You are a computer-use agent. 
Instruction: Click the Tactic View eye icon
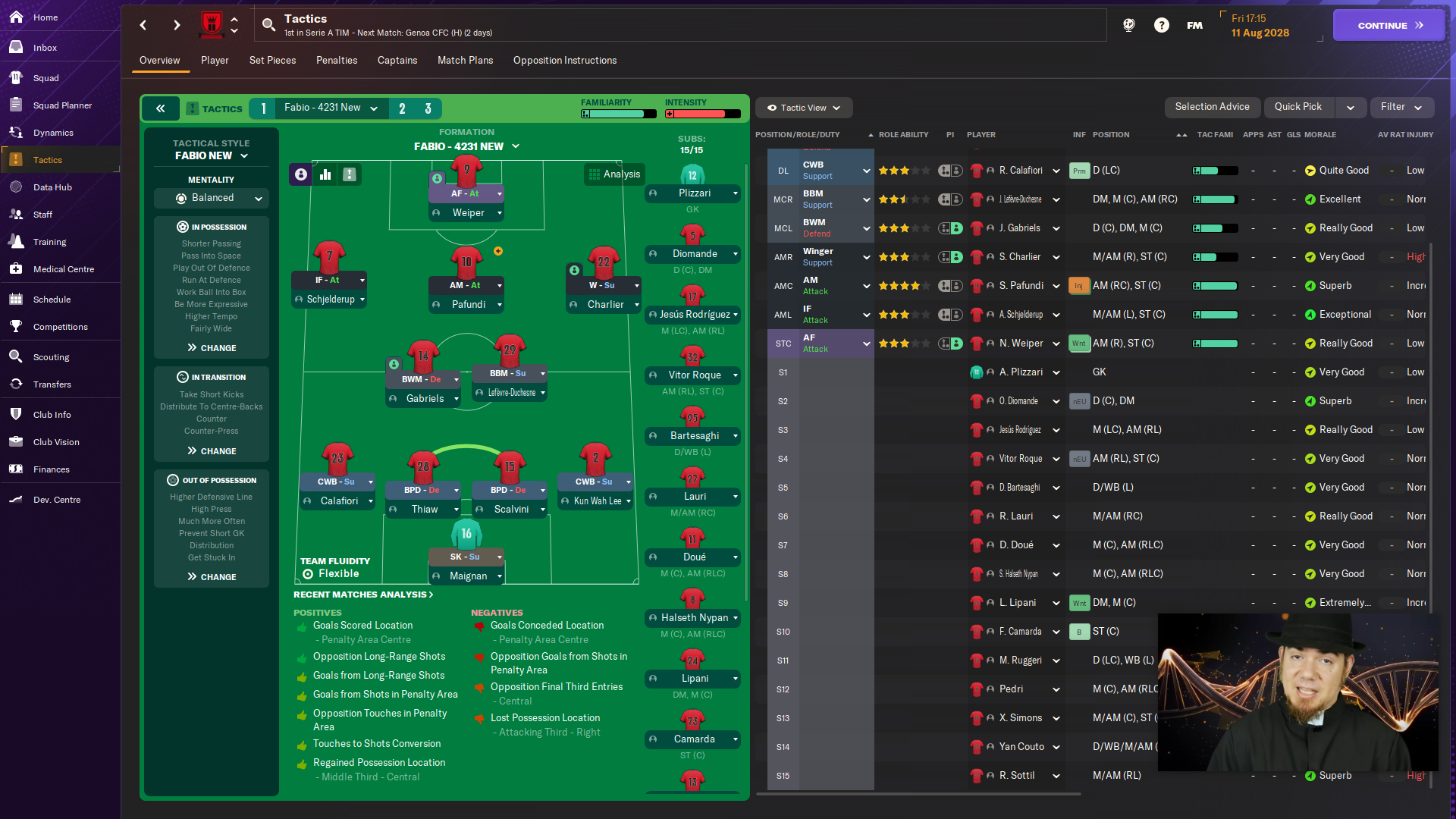[x=771, y=108]
